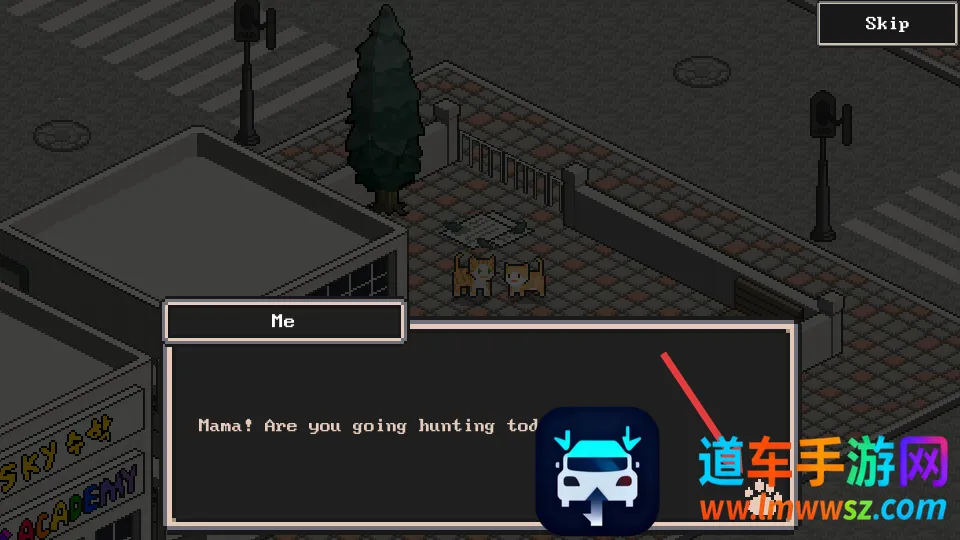This screenshot has height=540, width=960.
Task: Click the paw print continue icon
Action: [x=763, y=493]
